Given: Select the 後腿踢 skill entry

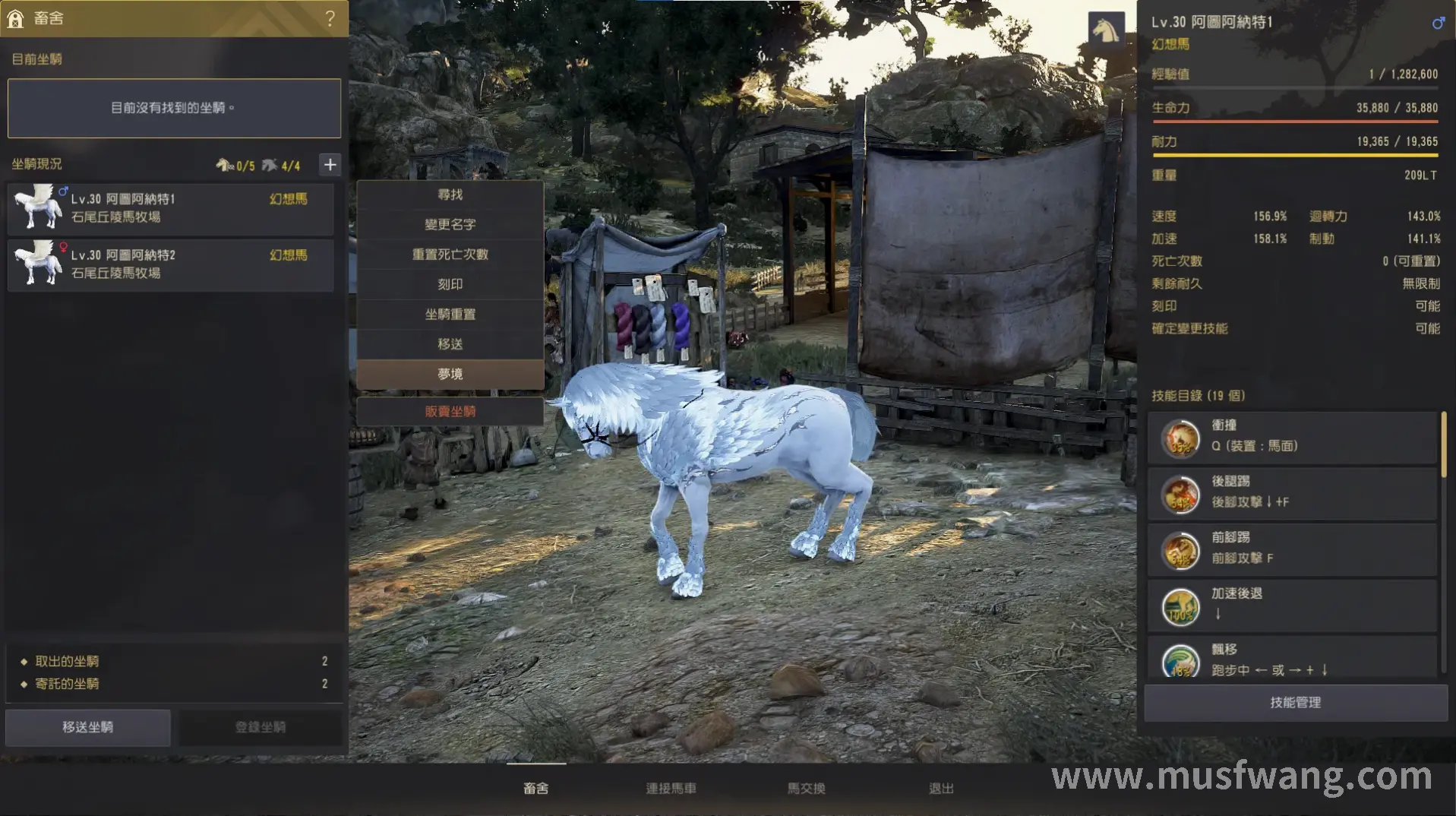Looking at the screenshot, I should click(1291, 492).
